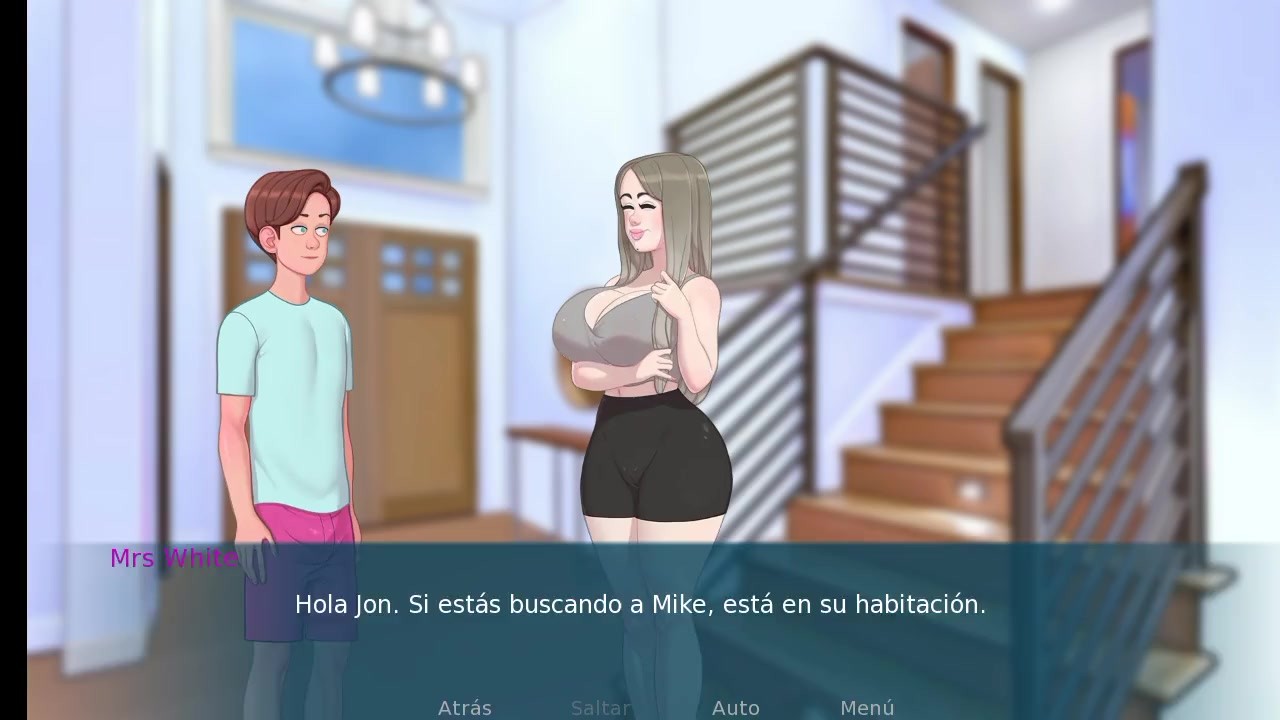Viewport: 1280px width, 720px height.
Task: Go back with the Atrás button
Action: pyautogui.click(x=465, y=708)
